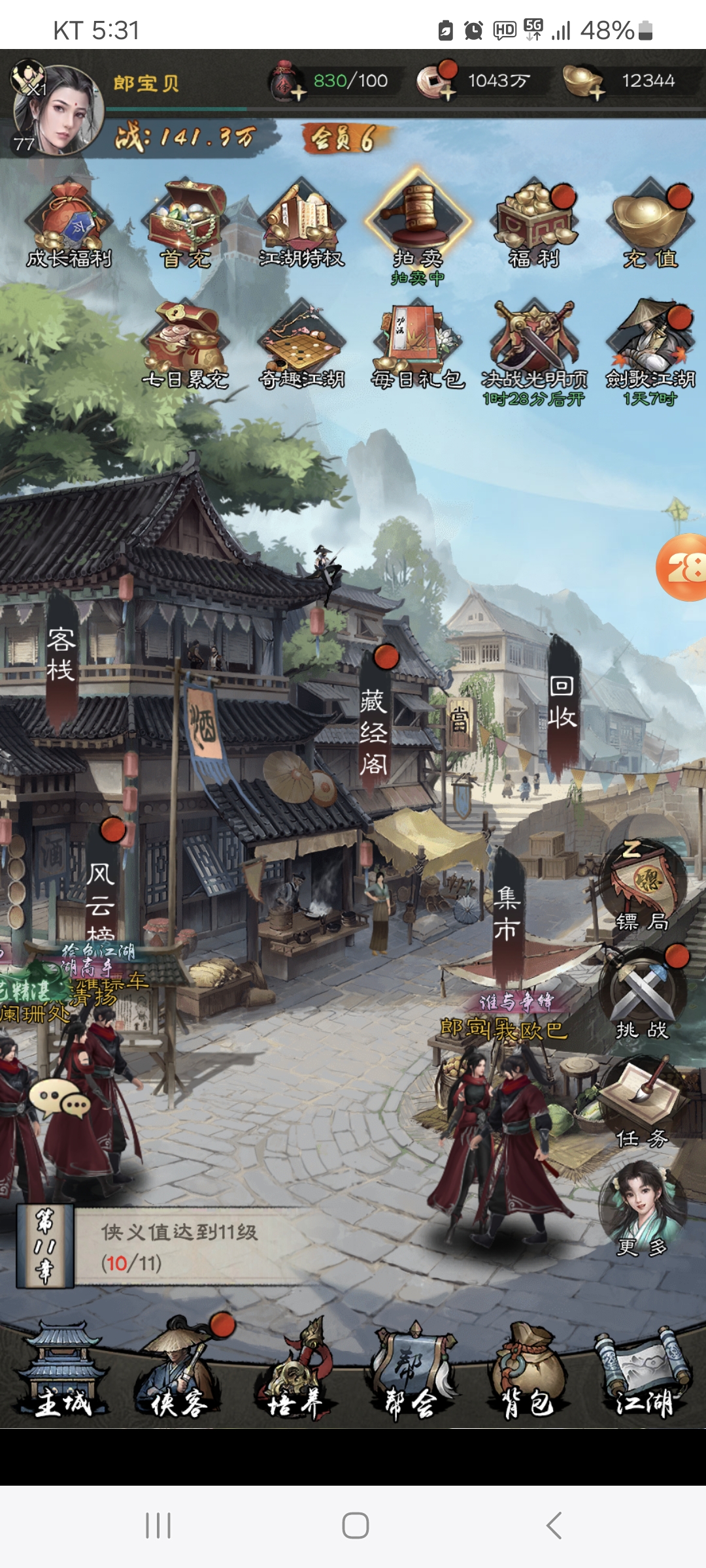This screenshot has width=706, height=1568.
Task: Open the 决战光明顶 battle event
Action: (535, 346)
